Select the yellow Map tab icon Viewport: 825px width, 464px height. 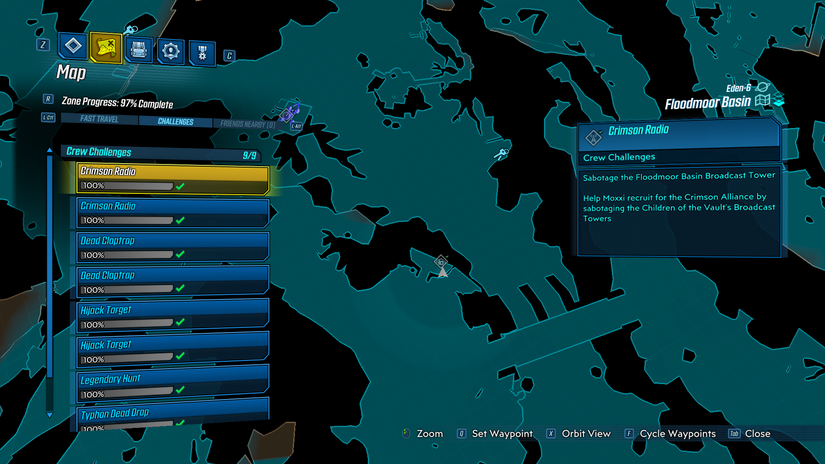point(105,47)
